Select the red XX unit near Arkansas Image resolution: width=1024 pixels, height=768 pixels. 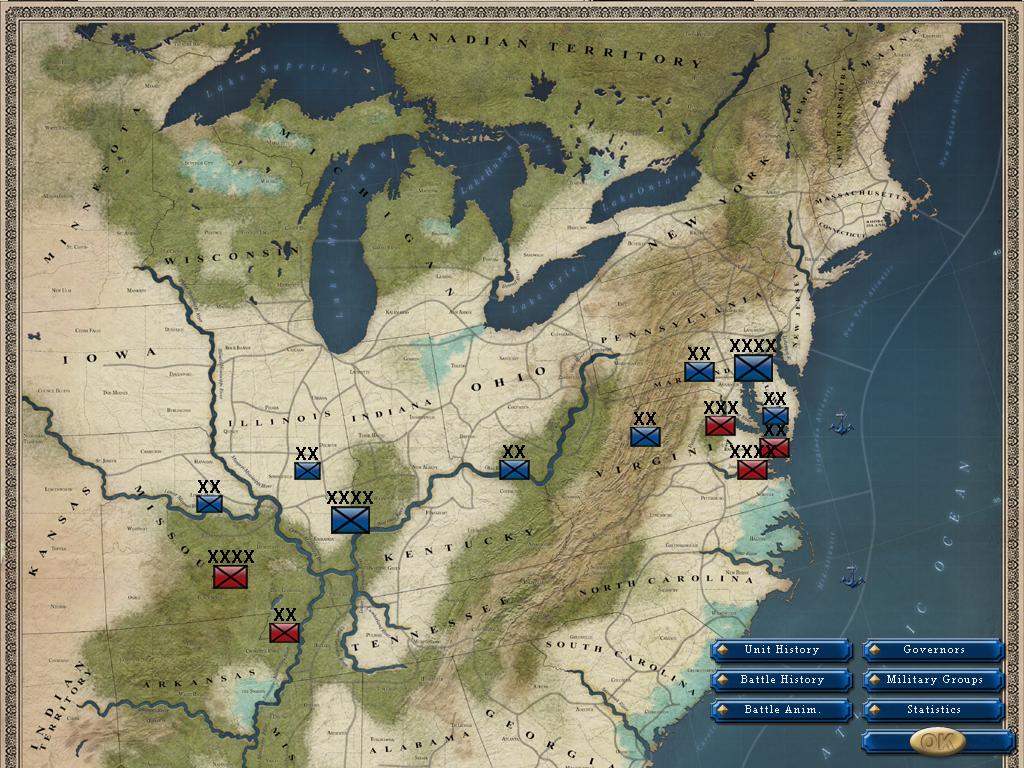[284, 632]
